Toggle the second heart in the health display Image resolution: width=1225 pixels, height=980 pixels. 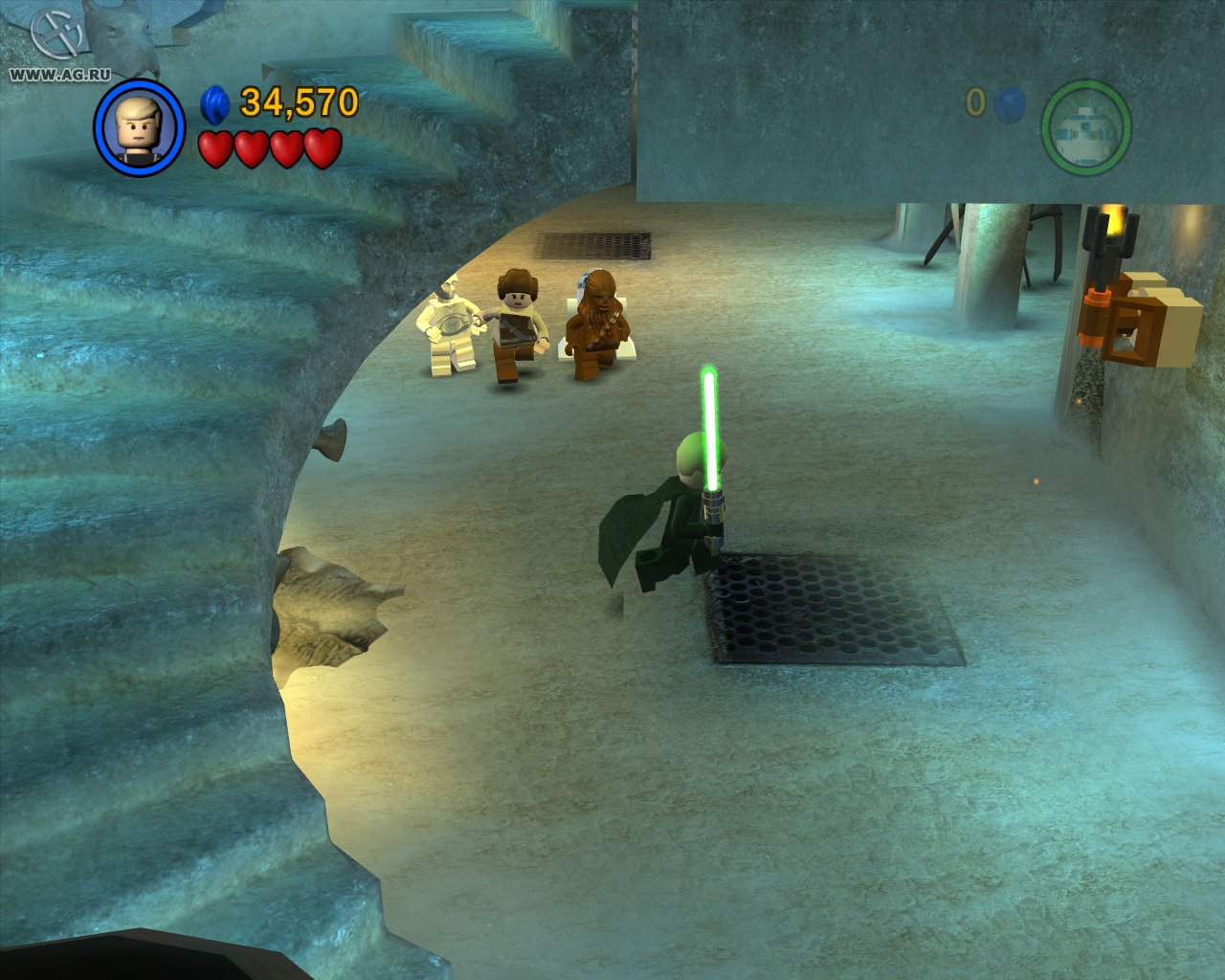(x=250, y=149)
